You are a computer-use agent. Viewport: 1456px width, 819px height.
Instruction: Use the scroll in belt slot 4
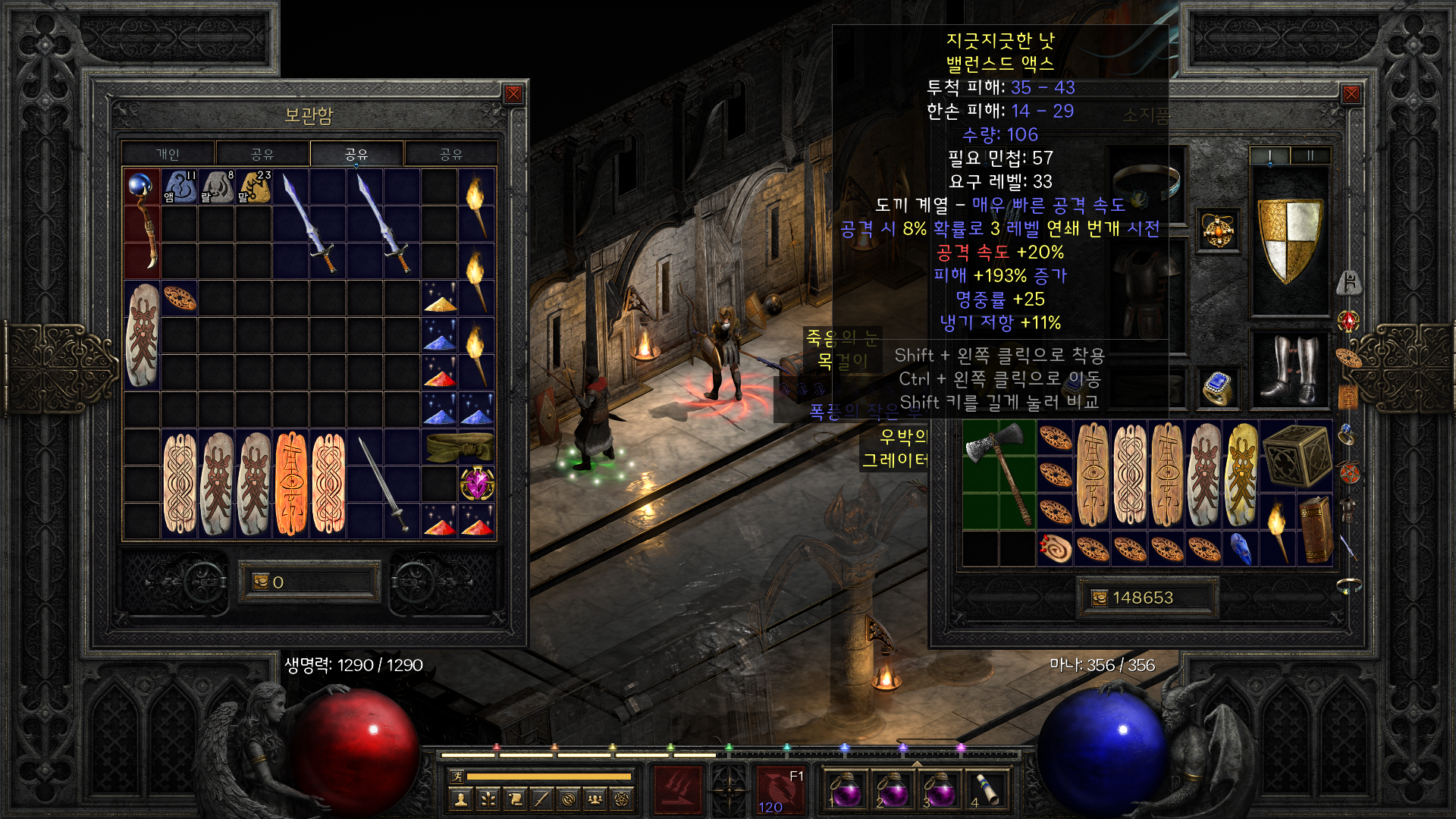[x=986, y=789]
